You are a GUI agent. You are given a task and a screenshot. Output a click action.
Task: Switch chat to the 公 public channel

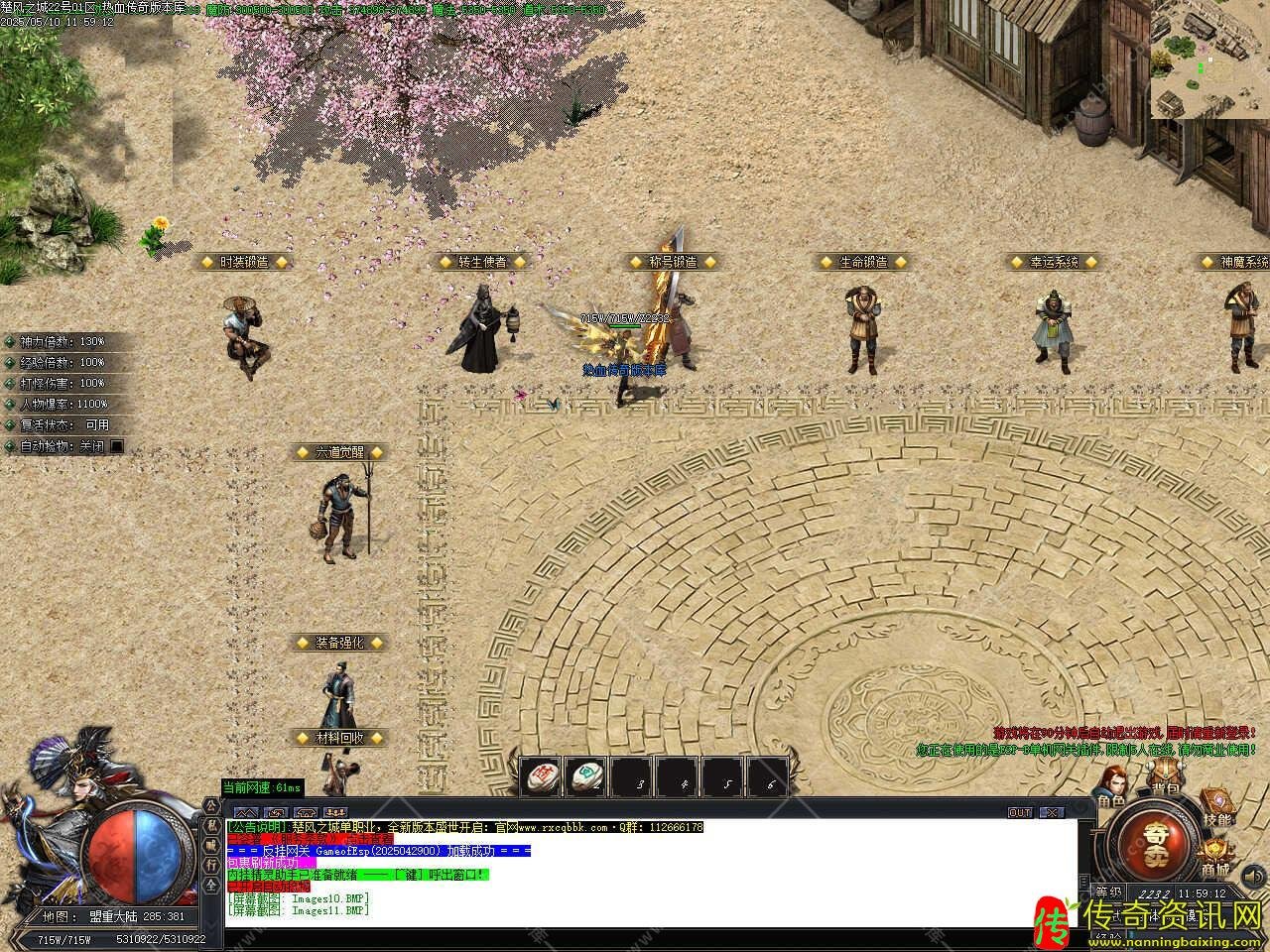(212, 807)
